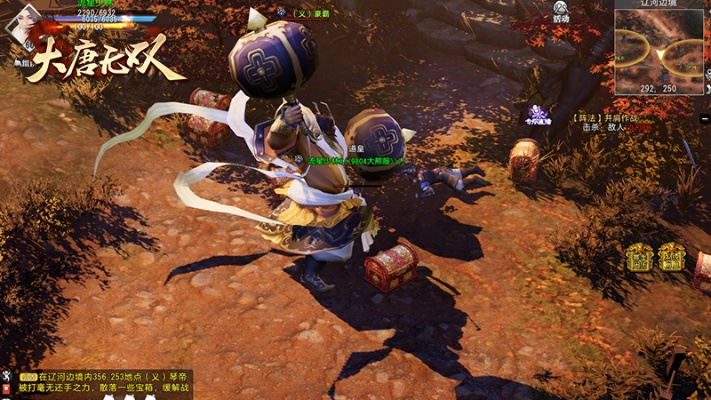
Task: Open the 辽河边境 minimap
Action: coord(661,52)
